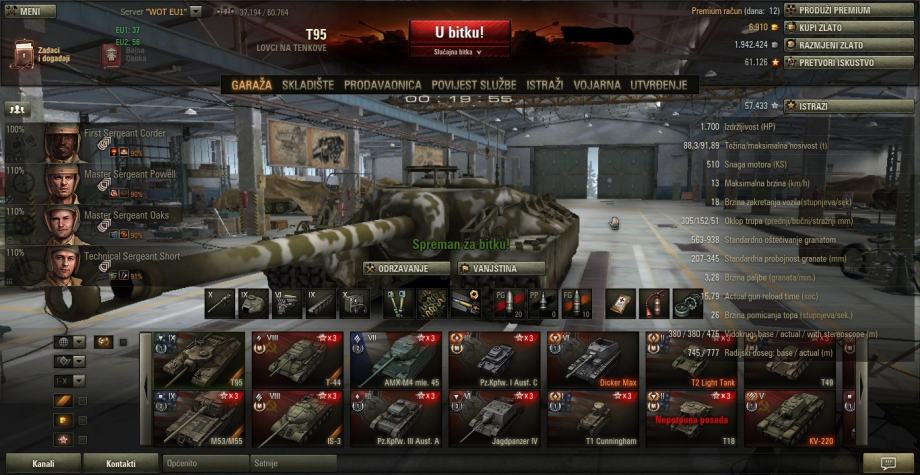
Task: Select the IS-3 tank in the carousel
Action: pos(299,418)
